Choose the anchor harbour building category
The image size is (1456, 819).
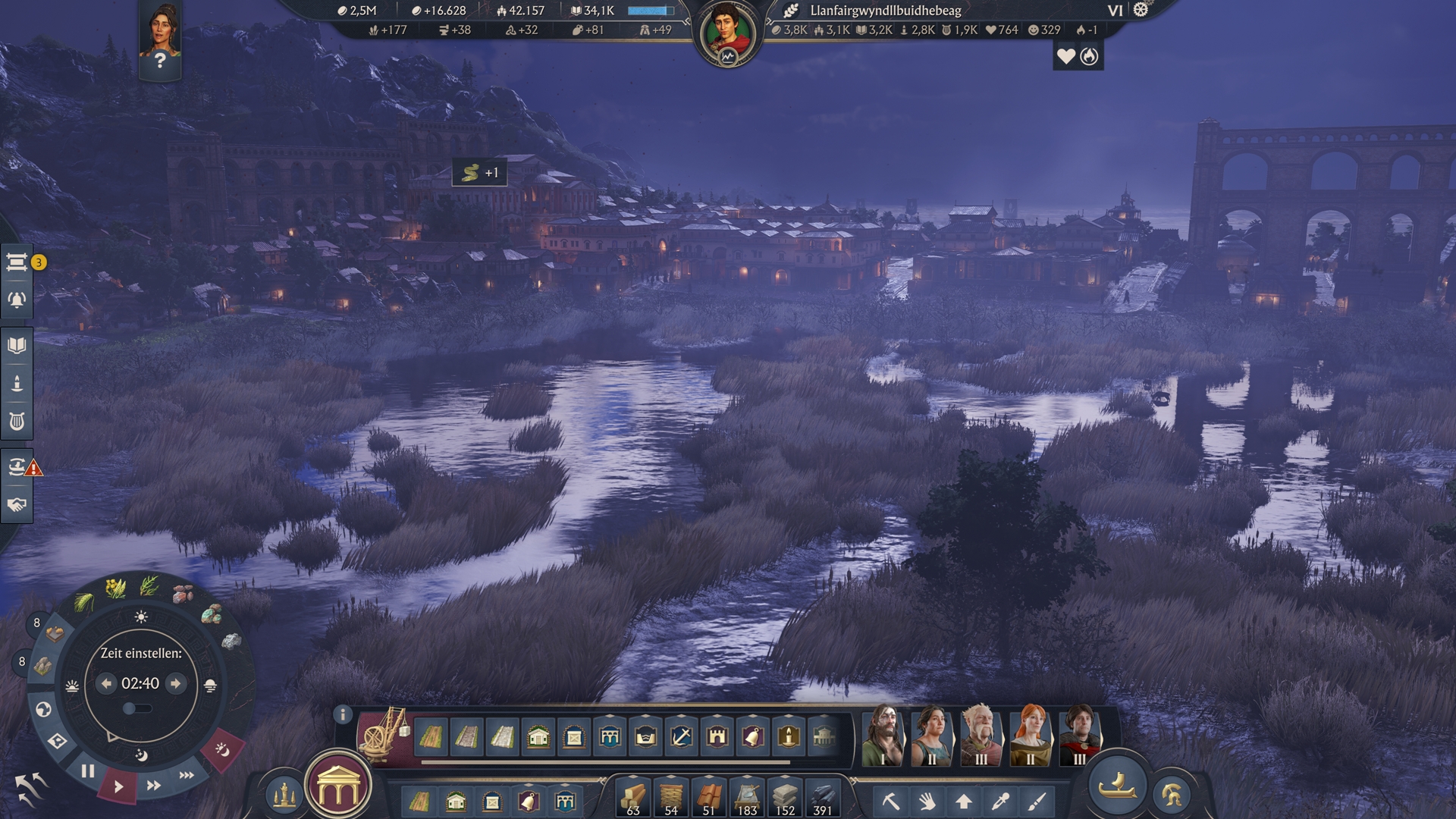pyautogui.click(x=681, y=736)
